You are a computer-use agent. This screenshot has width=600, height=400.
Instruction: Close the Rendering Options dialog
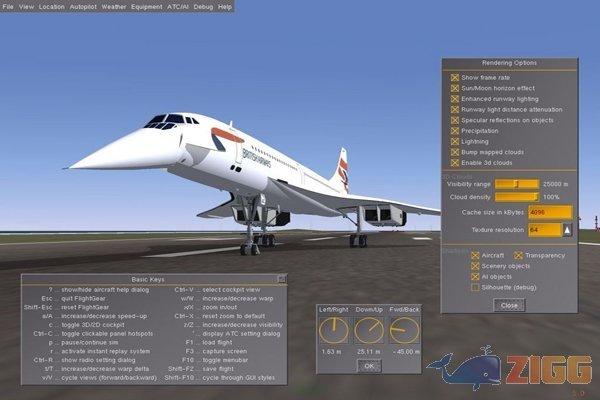508,304
